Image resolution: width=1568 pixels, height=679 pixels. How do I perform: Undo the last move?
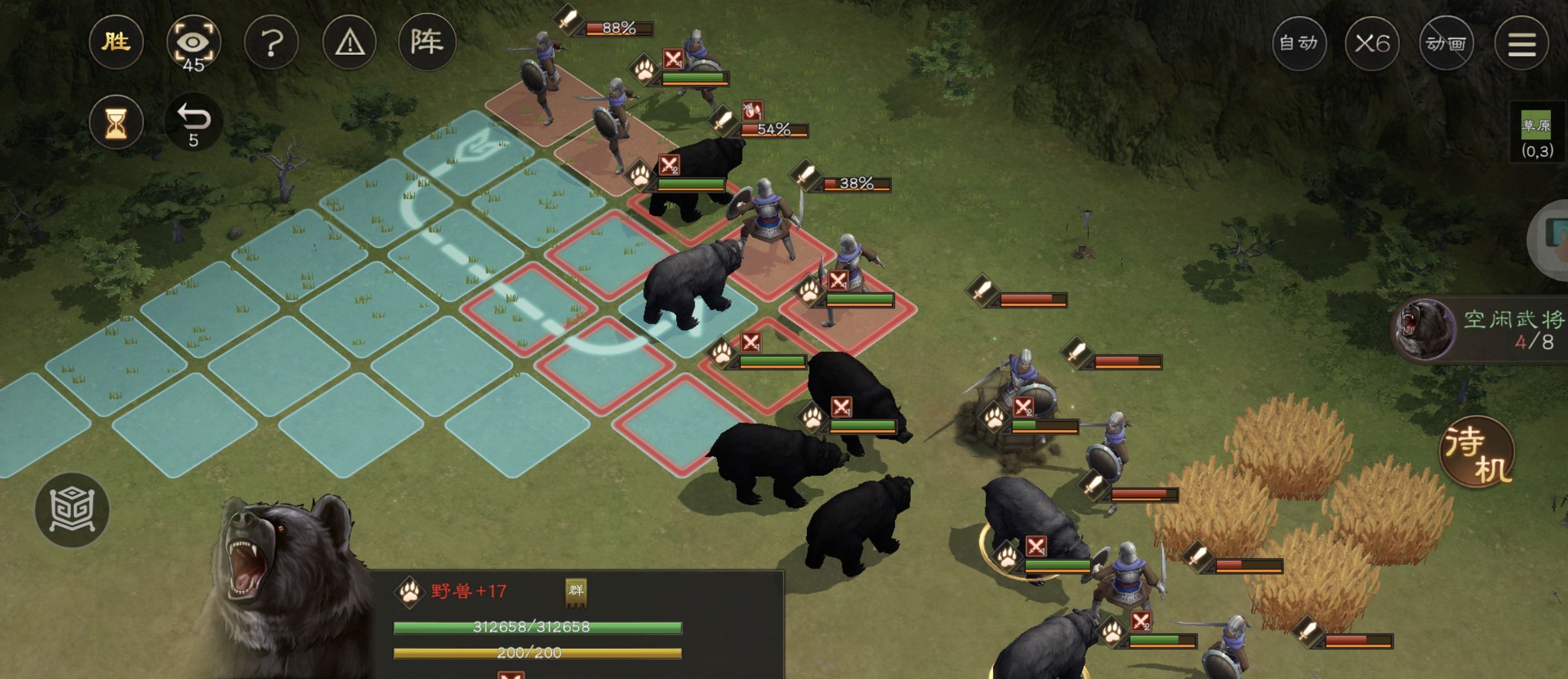click(x=193, y=122)
